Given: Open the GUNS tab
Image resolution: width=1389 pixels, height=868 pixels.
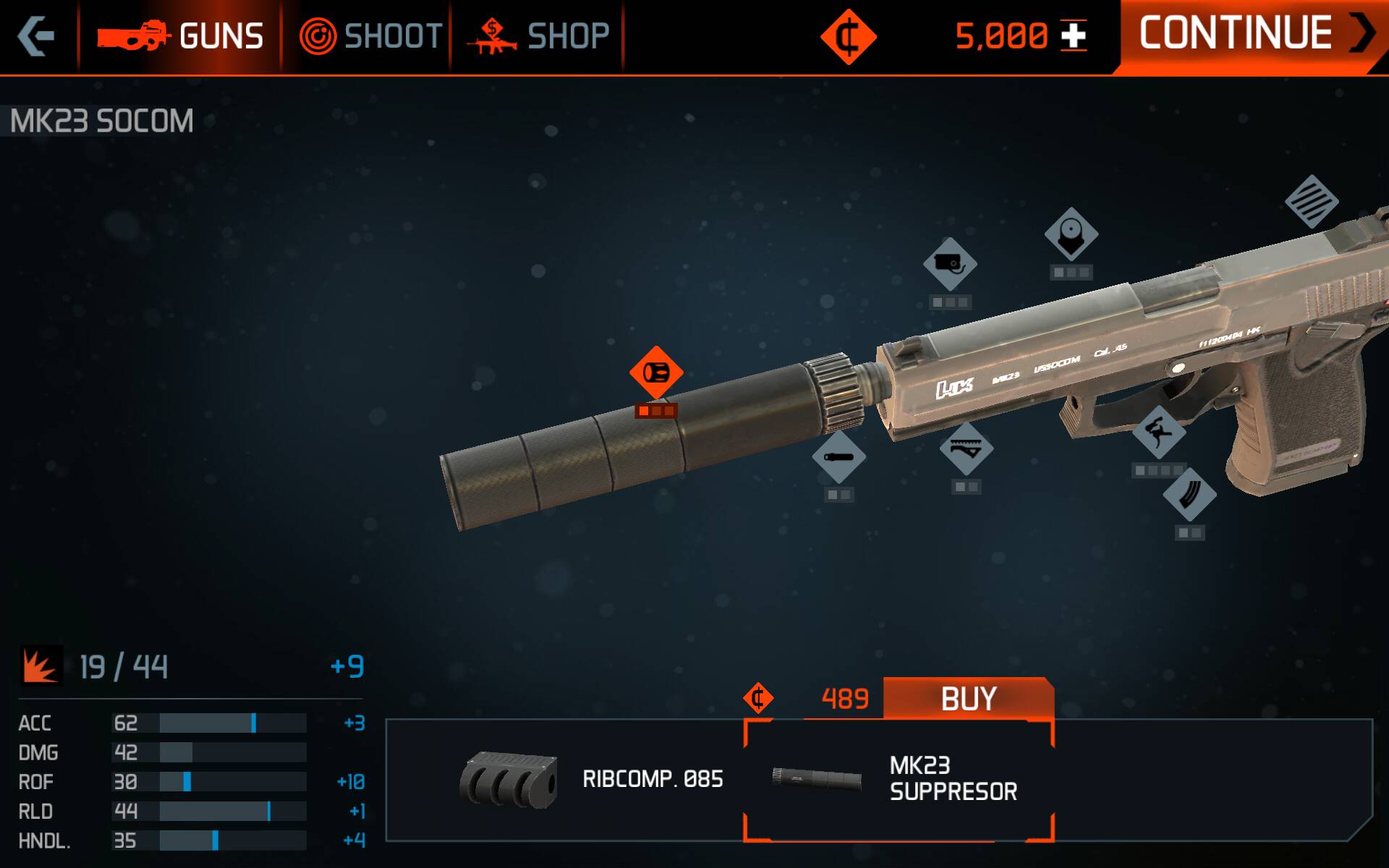Looking at the screenshot, I should pos(181,36).
